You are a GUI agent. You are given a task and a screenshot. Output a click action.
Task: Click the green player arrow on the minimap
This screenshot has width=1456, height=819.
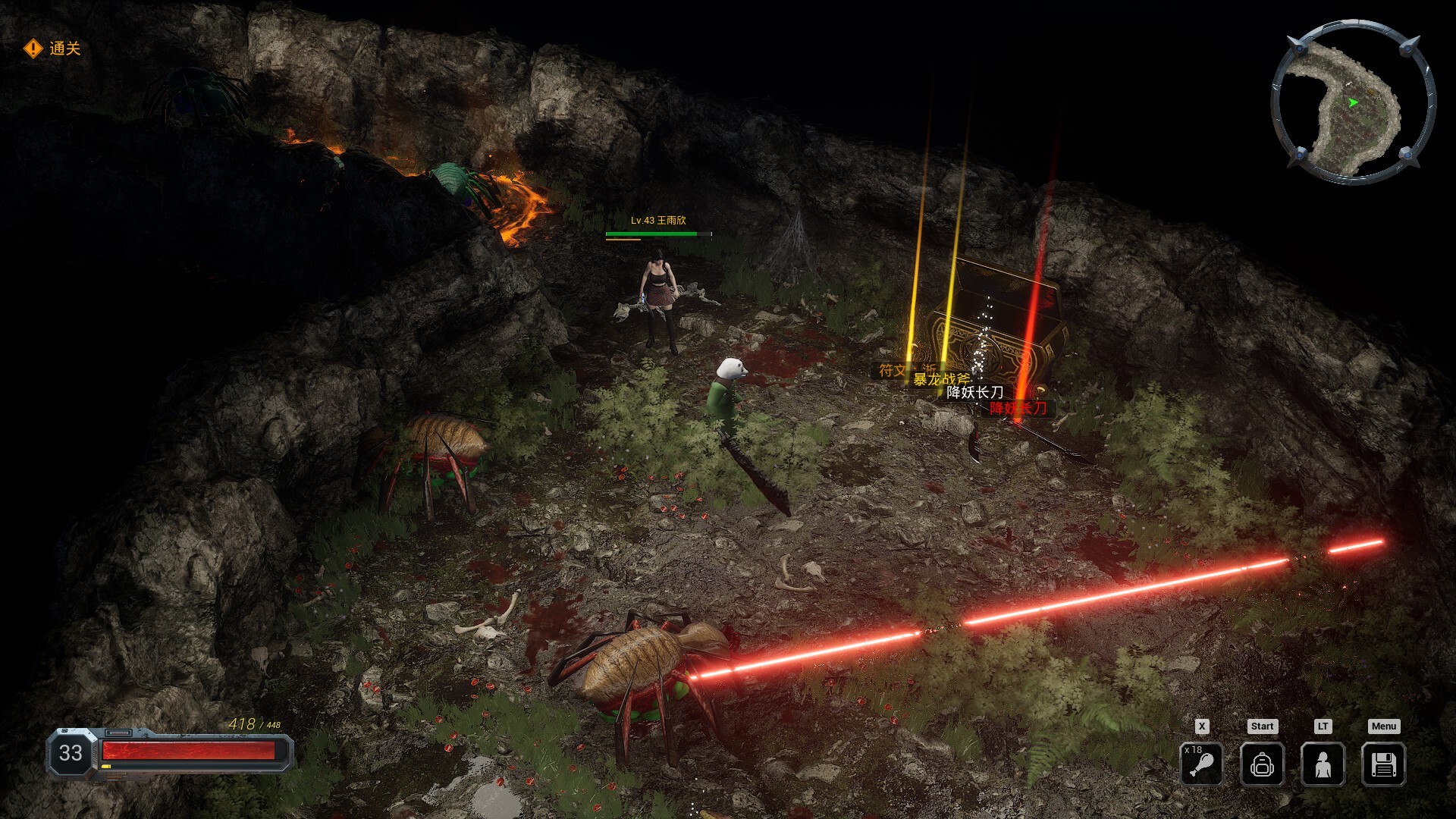[x=1353, y=101]
